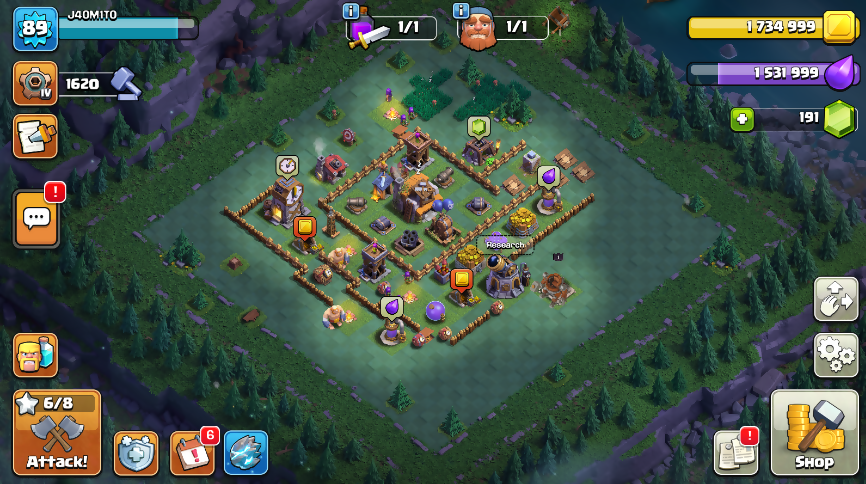Open the chat speech bubble panel
The image size is (866, 484).
[36, 217]
